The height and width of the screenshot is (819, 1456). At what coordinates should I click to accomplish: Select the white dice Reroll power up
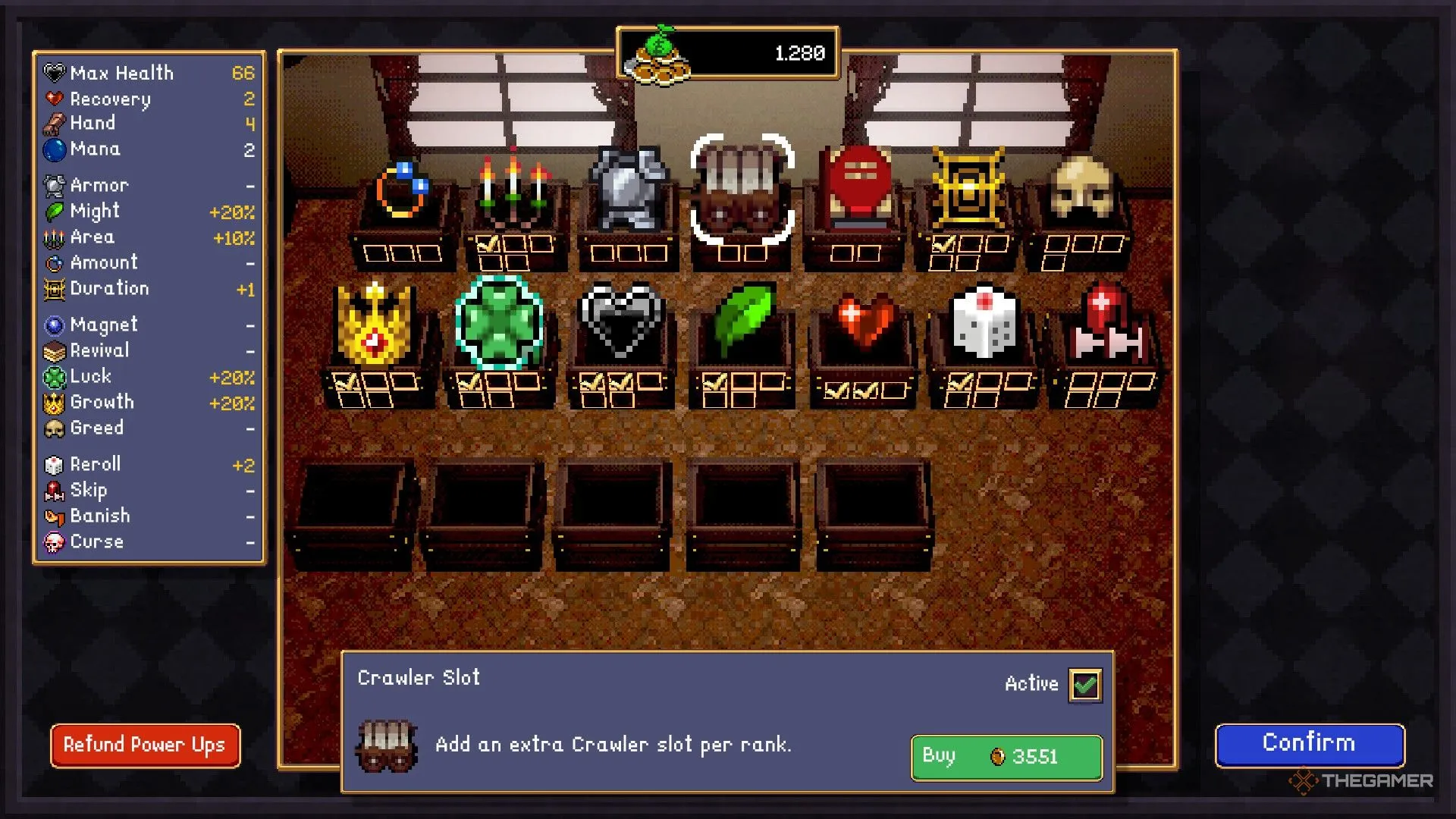click(984, 323)
